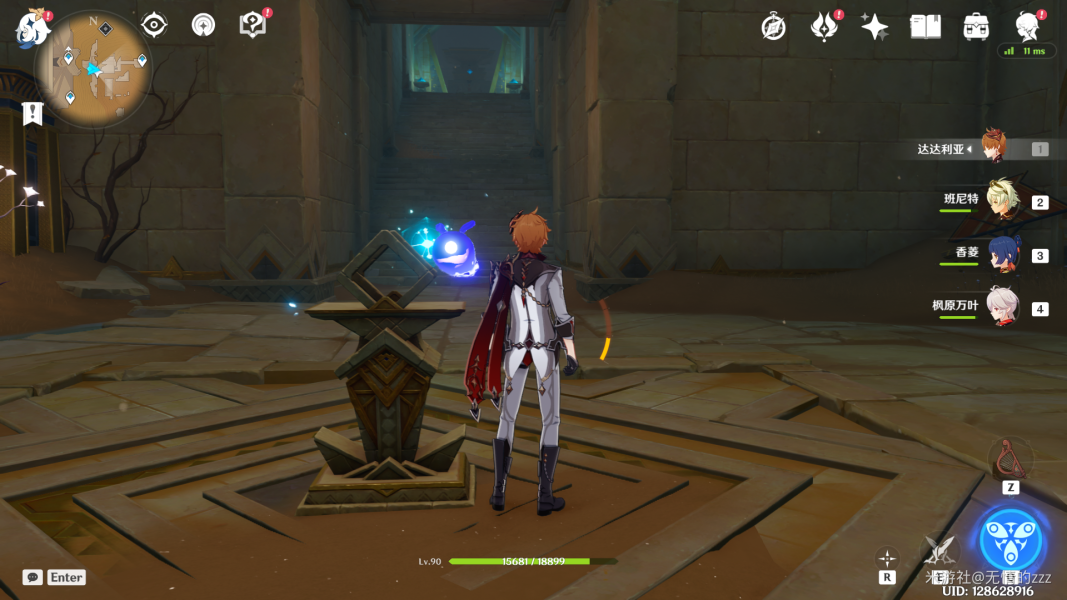This screenshot has height=600, width=1067.
Task: Open the Wish star icon
Action: point(875,27)
